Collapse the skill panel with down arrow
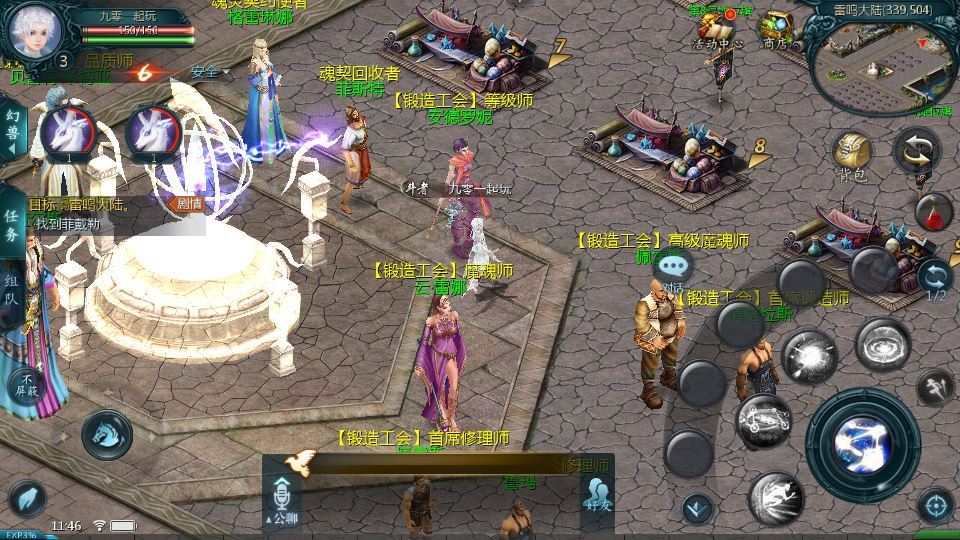960x540 pixels. (697, 507)
